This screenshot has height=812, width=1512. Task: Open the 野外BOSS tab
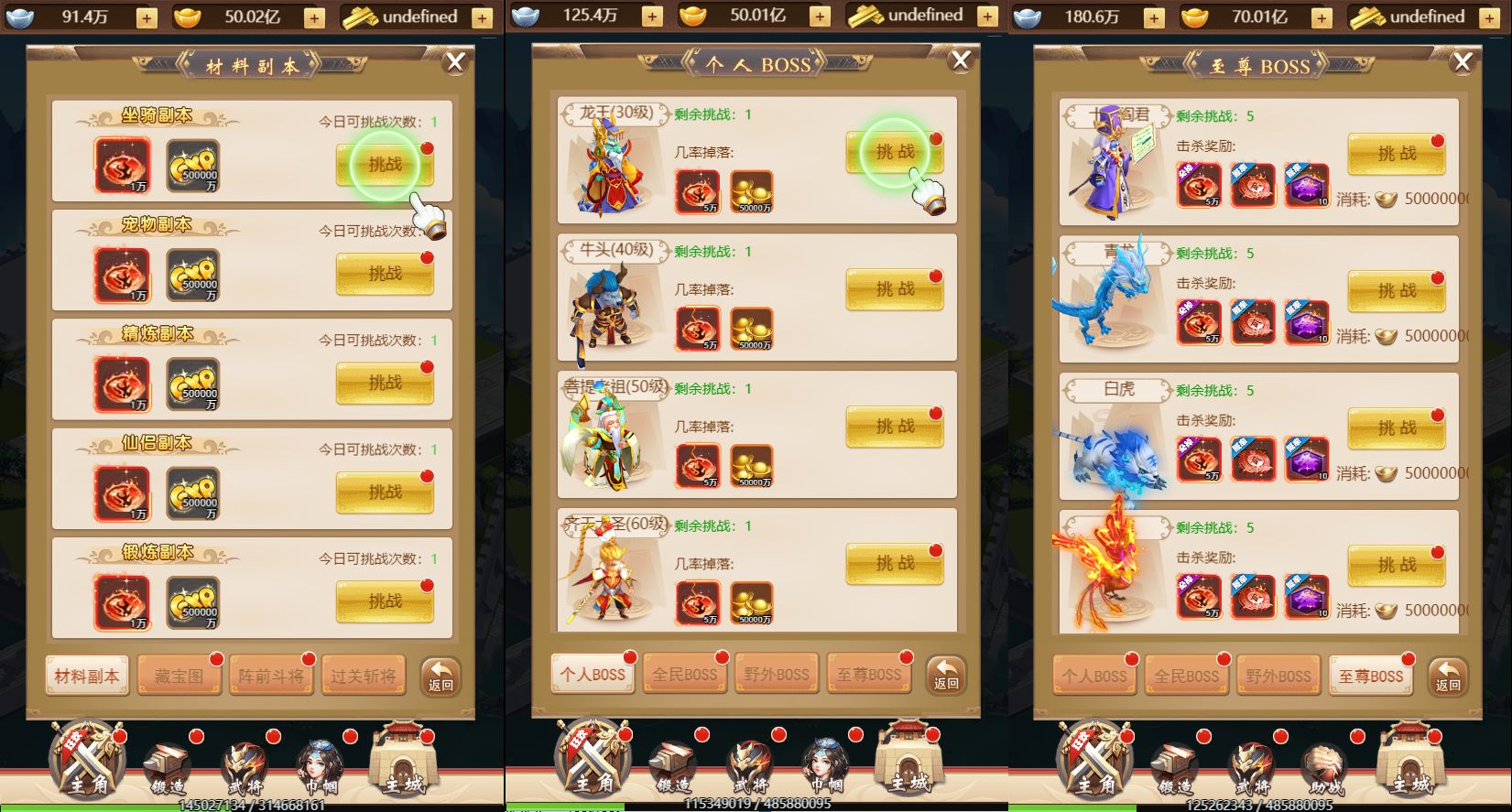[777, 675]
